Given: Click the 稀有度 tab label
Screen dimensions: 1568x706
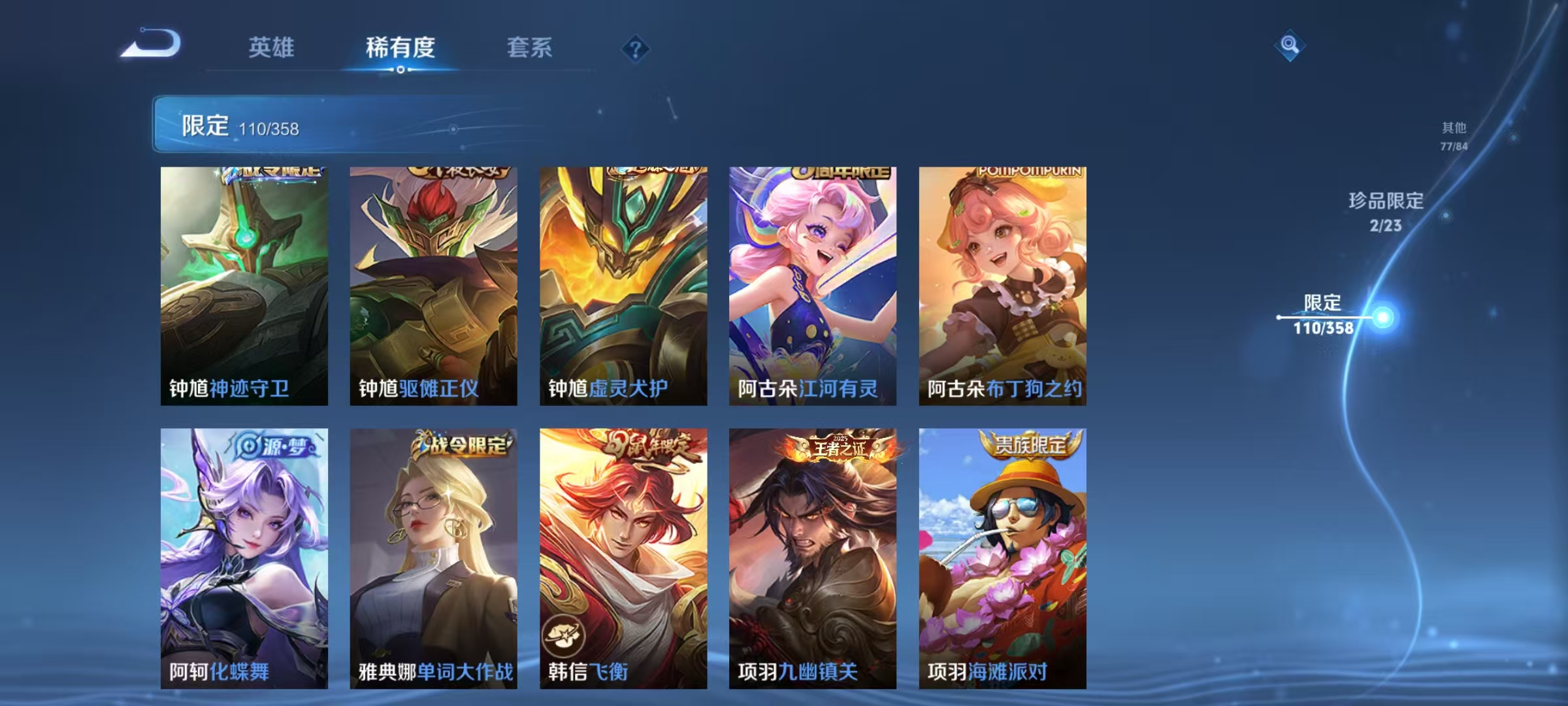Looking at the screenshot, I should 400,47.
